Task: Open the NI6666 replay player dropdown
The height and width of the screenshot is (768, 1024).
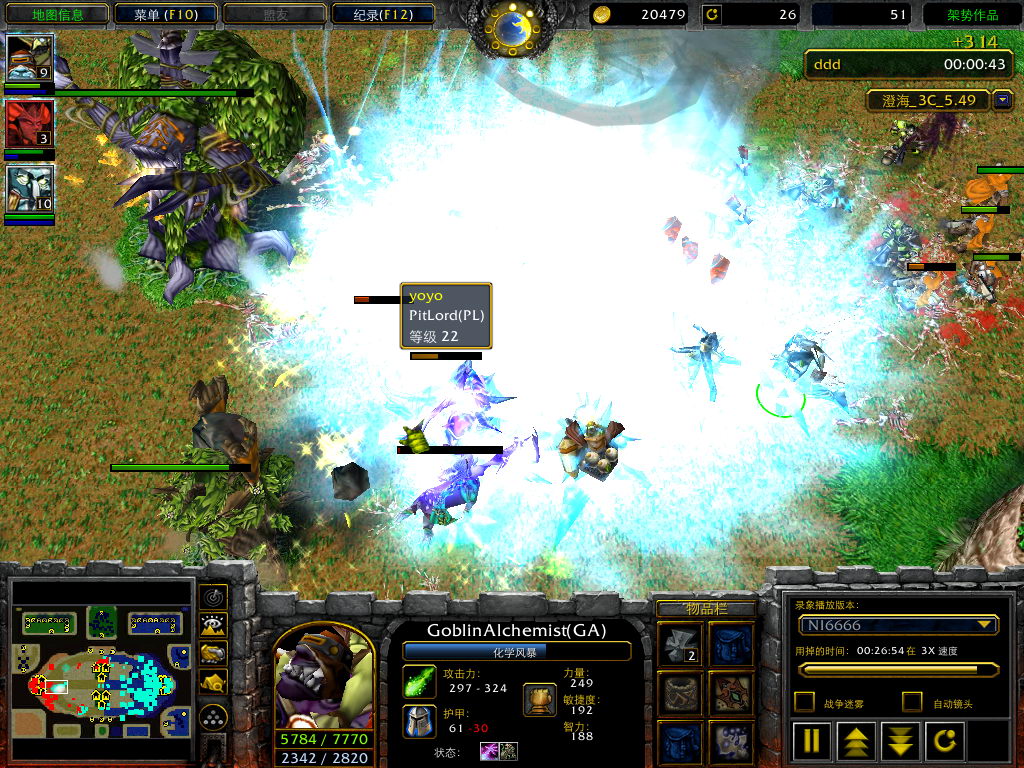Action: click(986, 625)
